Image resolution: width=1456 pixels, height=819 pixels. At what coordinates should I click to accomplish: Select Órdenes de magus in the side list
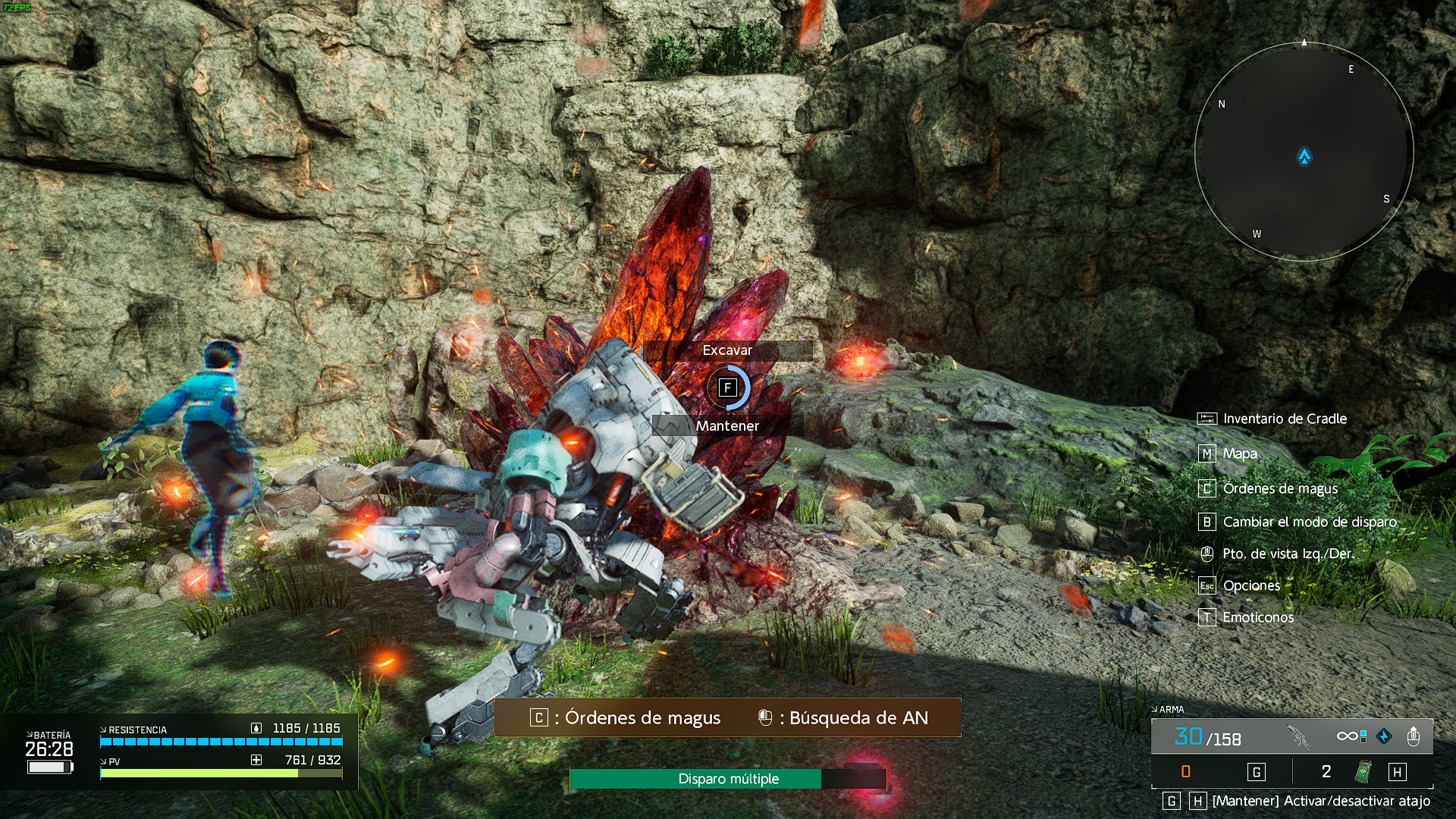[x=1279, y=488]
